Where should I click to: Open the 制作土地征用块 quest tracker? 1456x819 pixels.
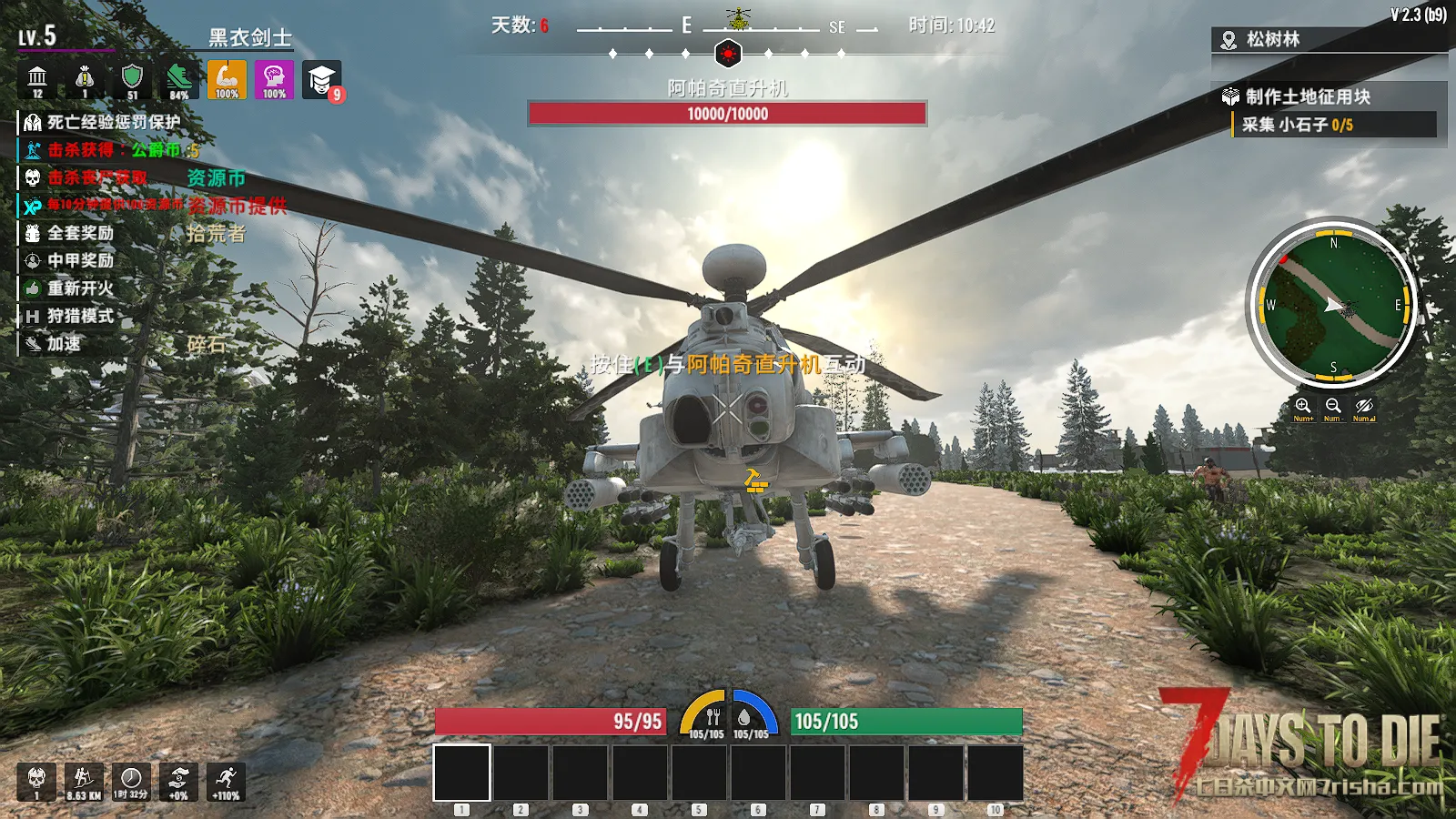pos(1308,96)
